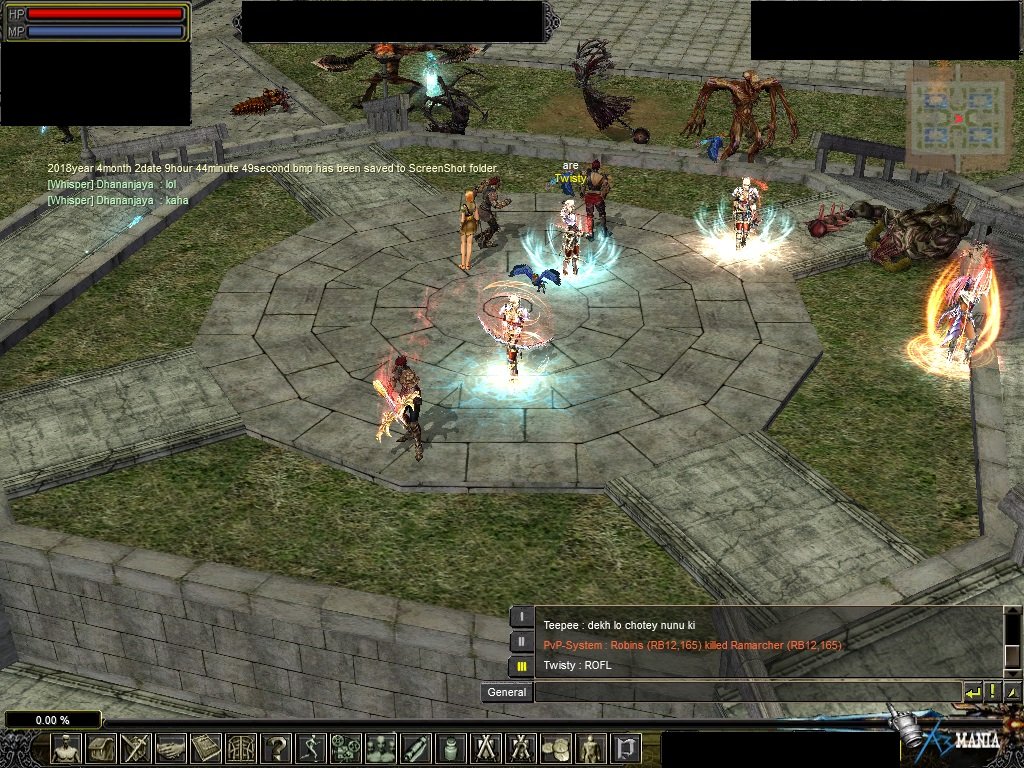Image resolution: width=1024 pixels, height=768 pixels.
Task: Open the three faces party icon
Action: (x=381, y=748)
